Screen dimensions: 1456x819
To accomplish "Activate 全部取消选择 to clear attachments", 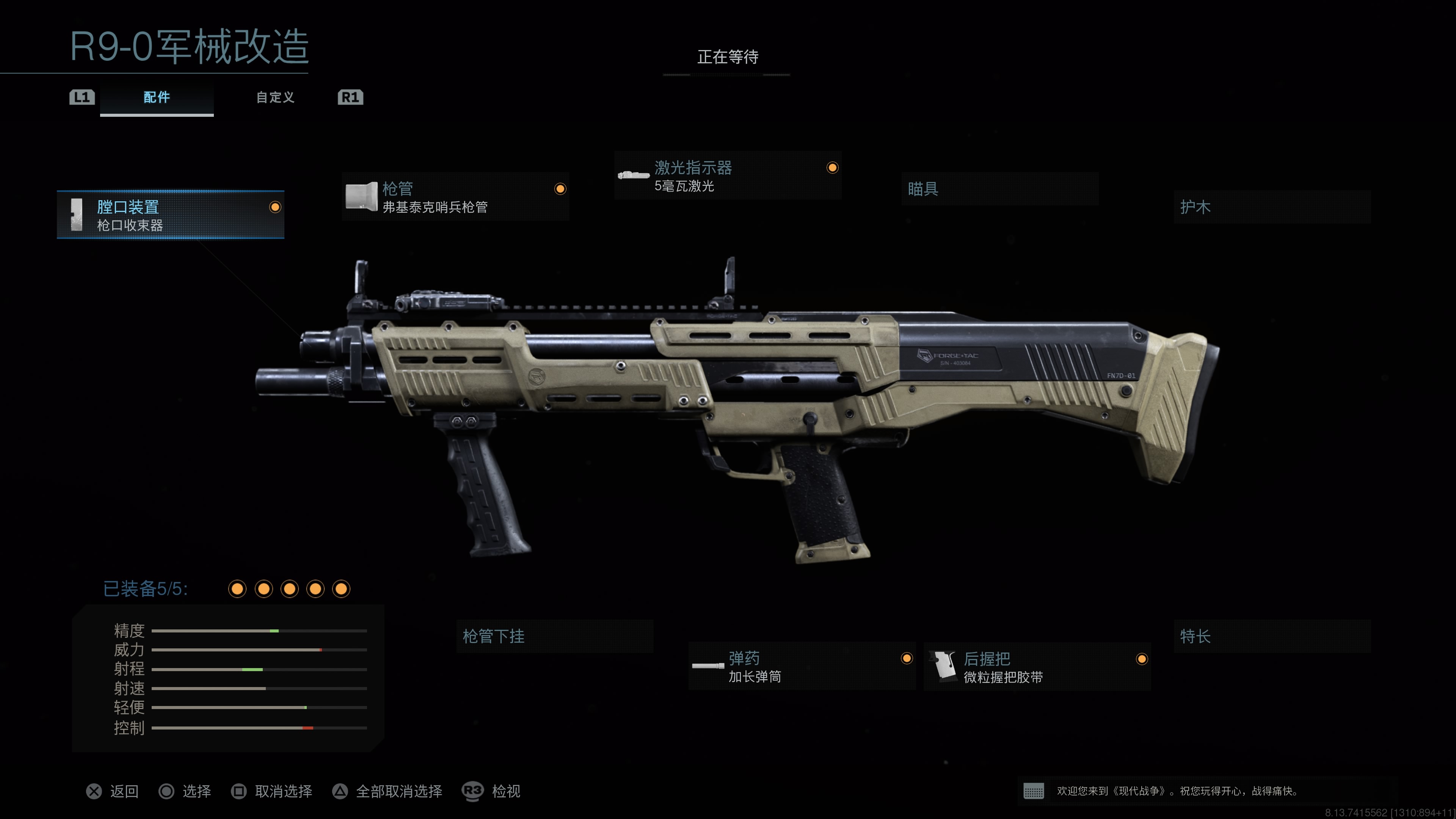I will pos(387,791).
